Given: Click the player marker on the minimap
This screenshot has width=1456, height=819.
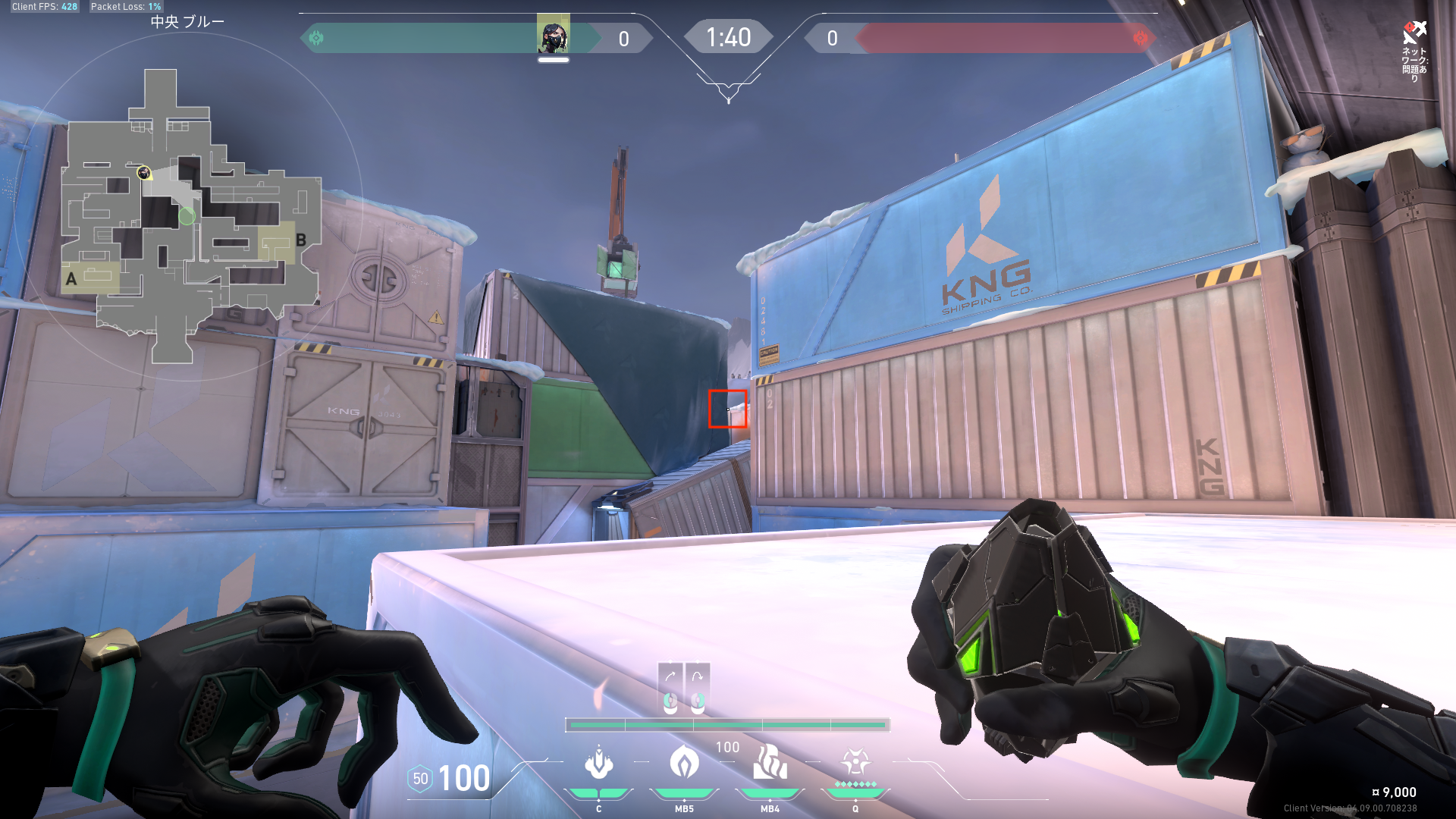Looking at the screenshot, I should coord(143,173).
